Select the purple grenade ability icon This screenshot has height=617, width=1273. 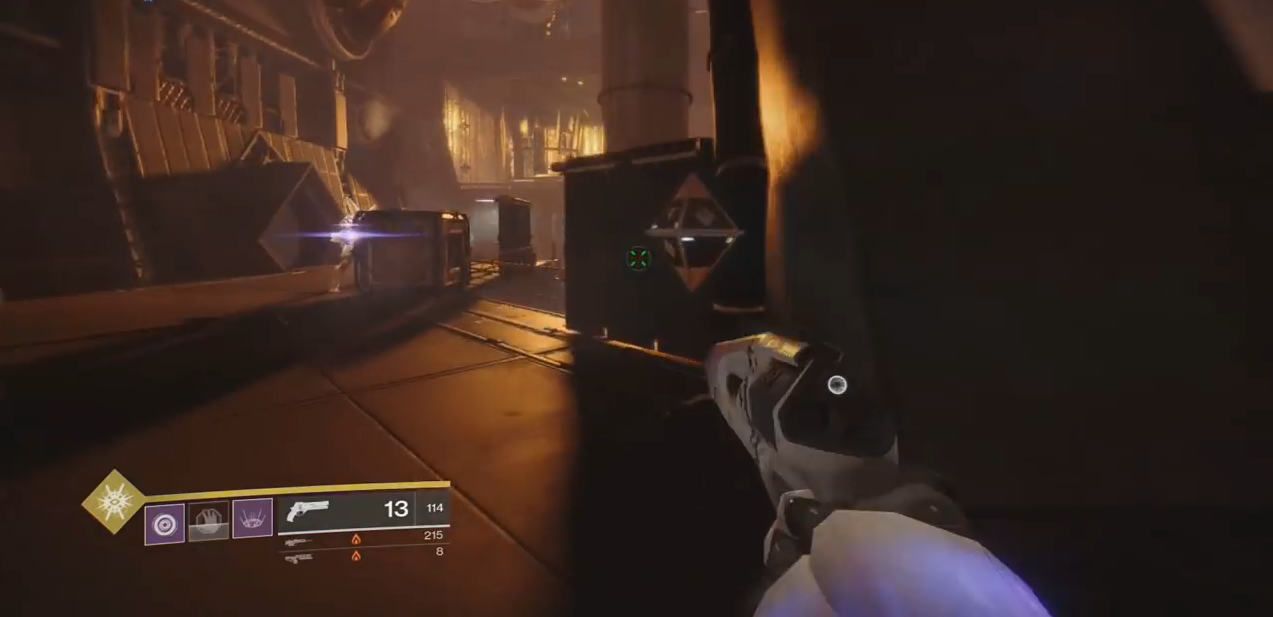tap(164, 524)
